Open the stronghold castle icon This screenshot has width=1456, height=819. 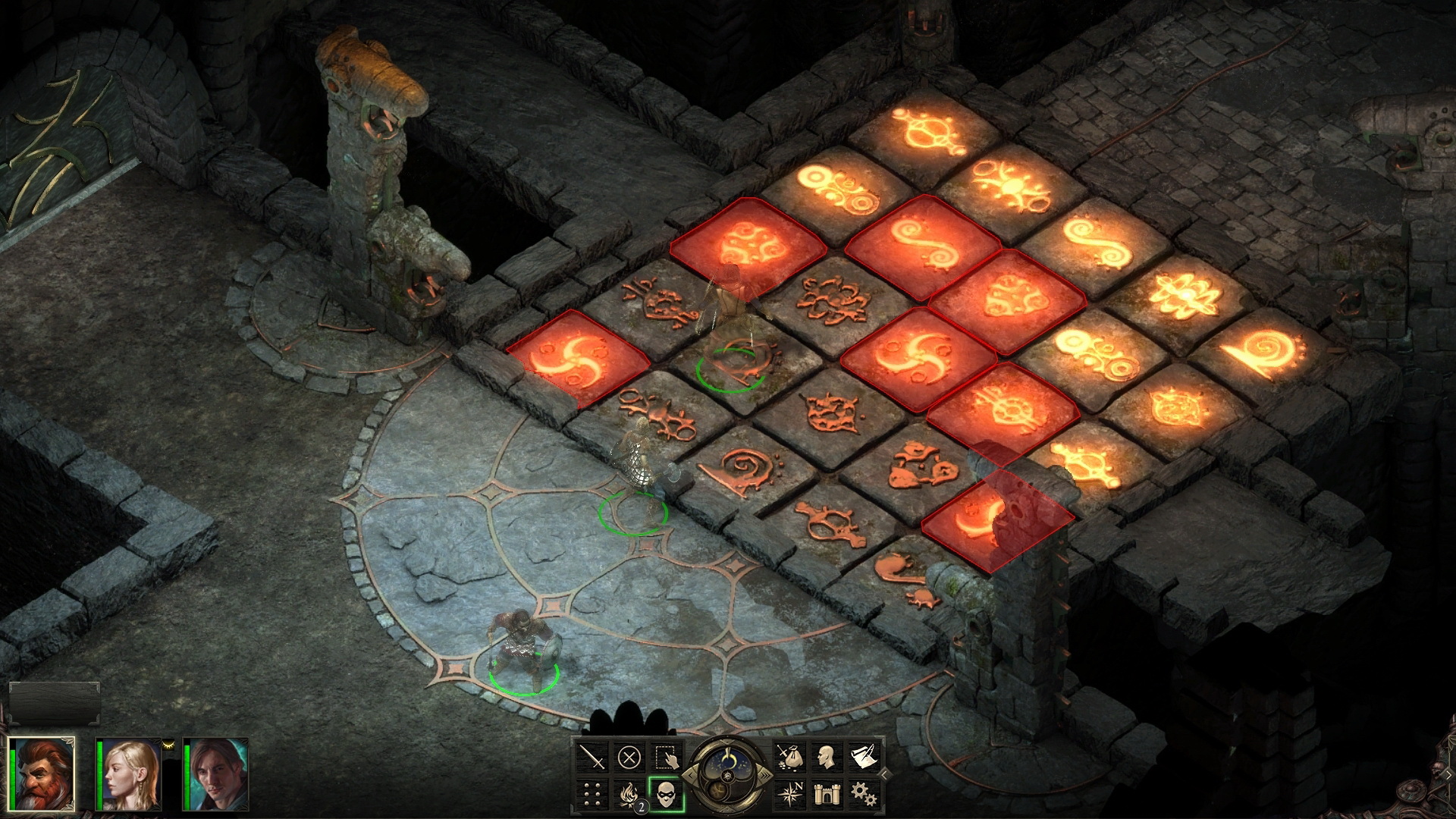pyautogui.click(x=827, y=795)
